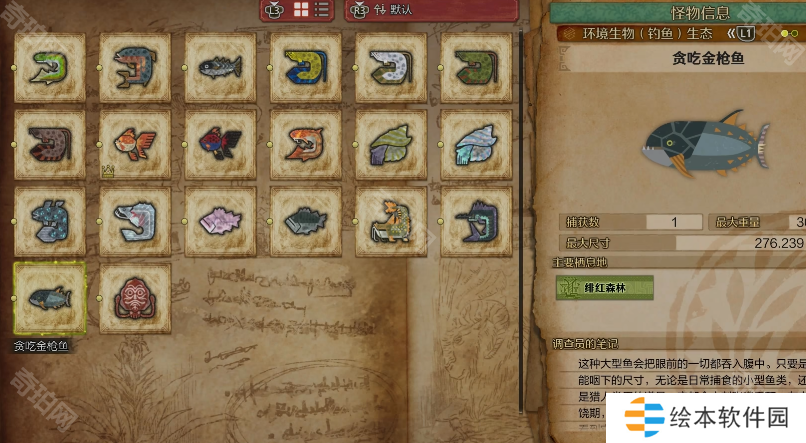The height and width of the screenshot is (443, 806).
Task: Switch to list view layout
Action: click(322, 9)
